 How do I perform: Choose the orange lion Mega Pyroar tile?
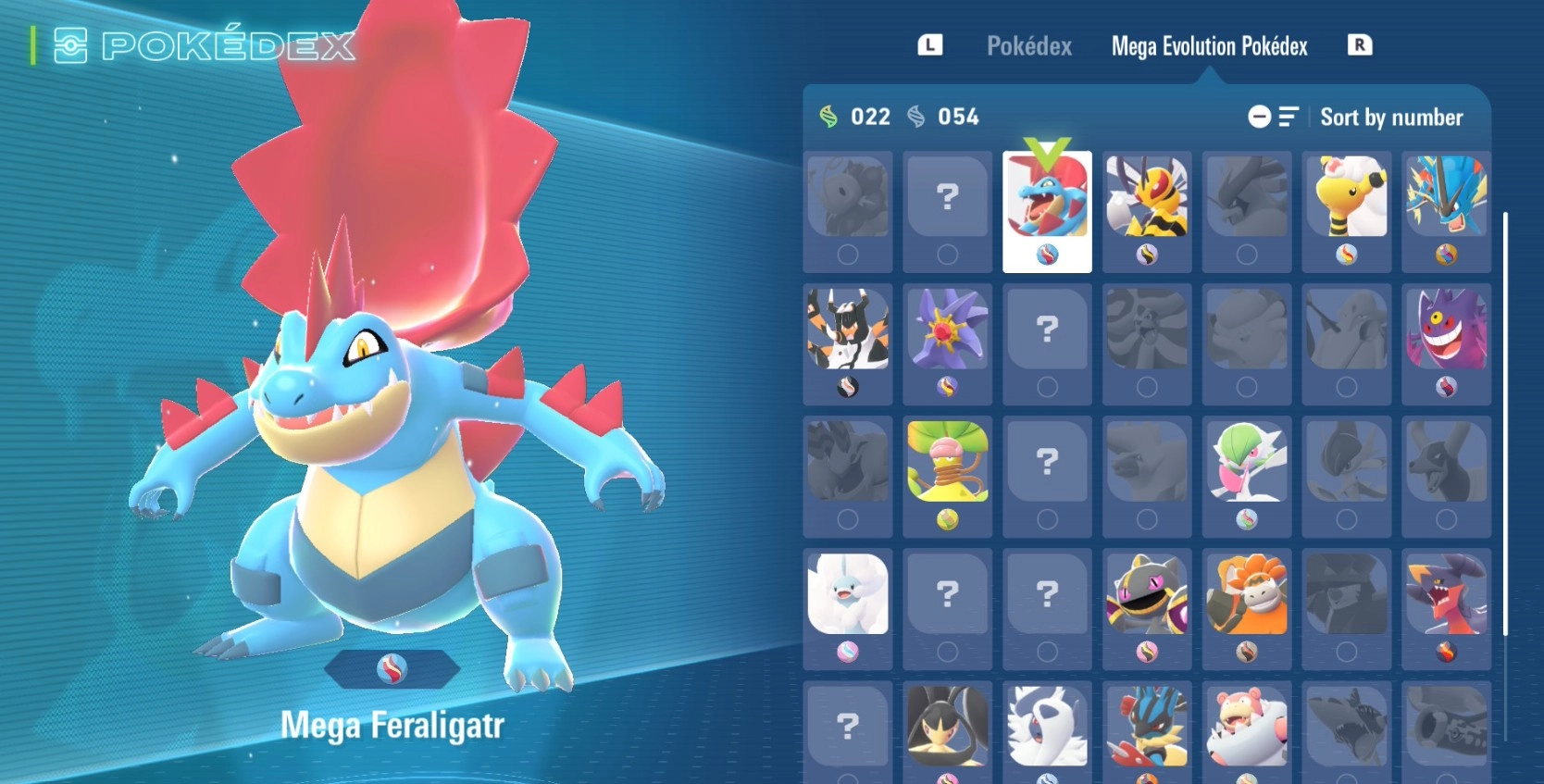pyautogui.click(x=1247, y=608)
